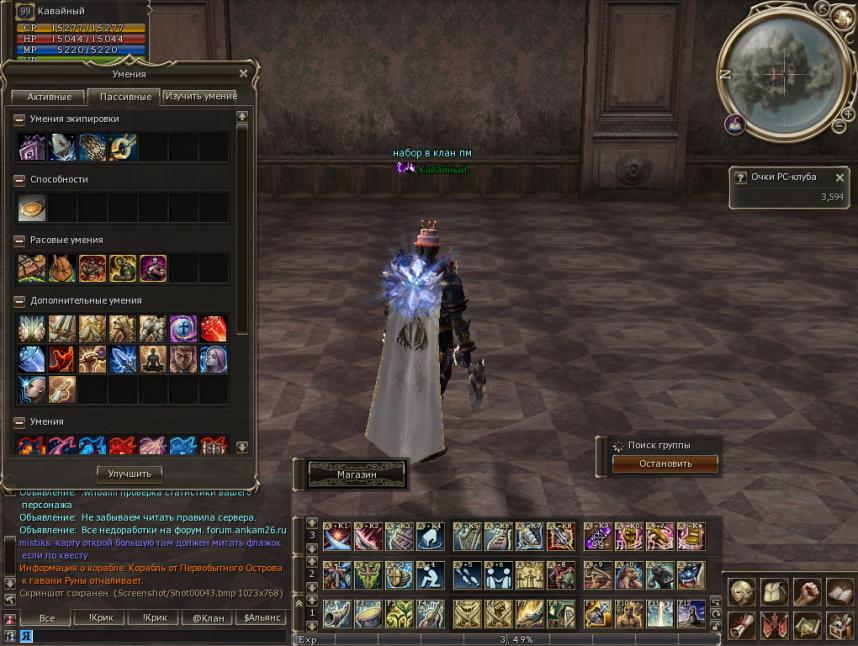The width and height of the screenshot is (858, 646).
Task: Select the gold coin skill under Способности
Action: click(x=32, y=208)
